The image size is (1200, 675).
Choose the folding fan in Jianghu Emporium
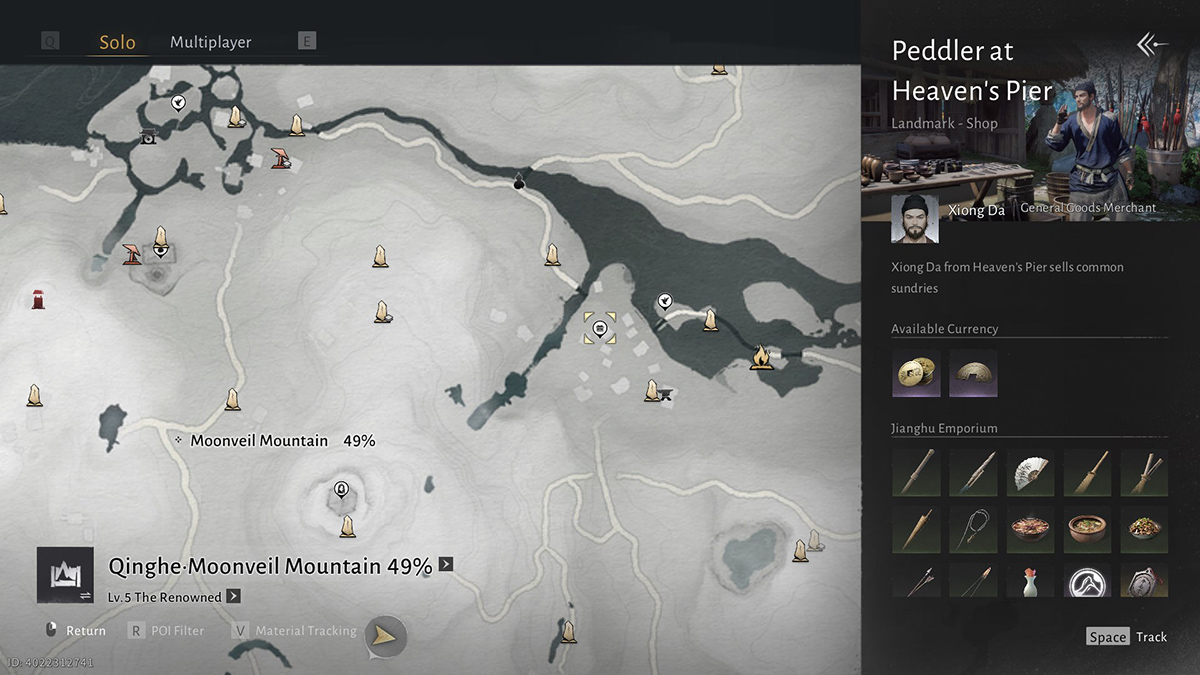1030,472
